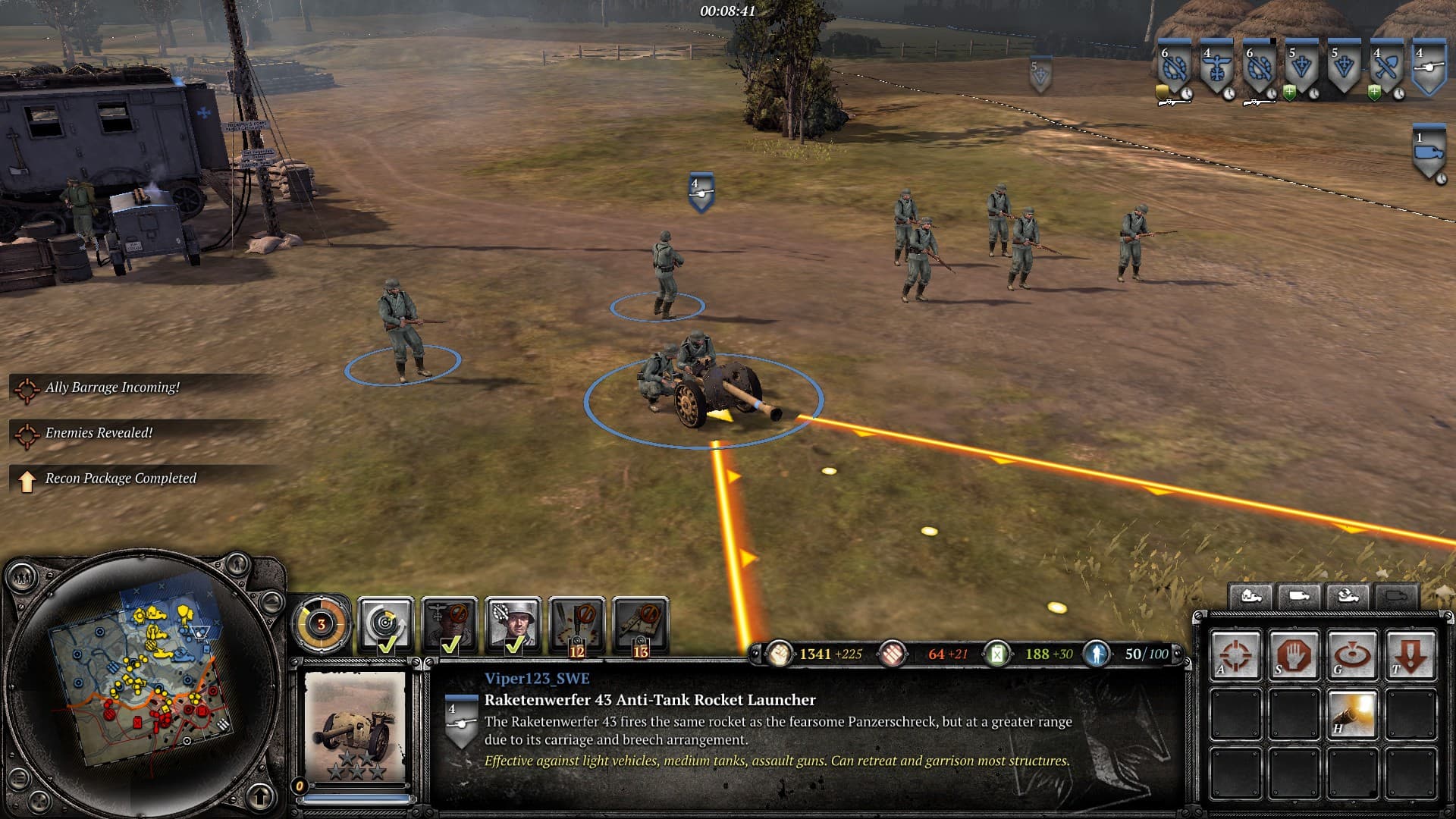
Task: Activate the Attack Move crosshair command
Action: pyautogui.click(x=1235, y=654)
